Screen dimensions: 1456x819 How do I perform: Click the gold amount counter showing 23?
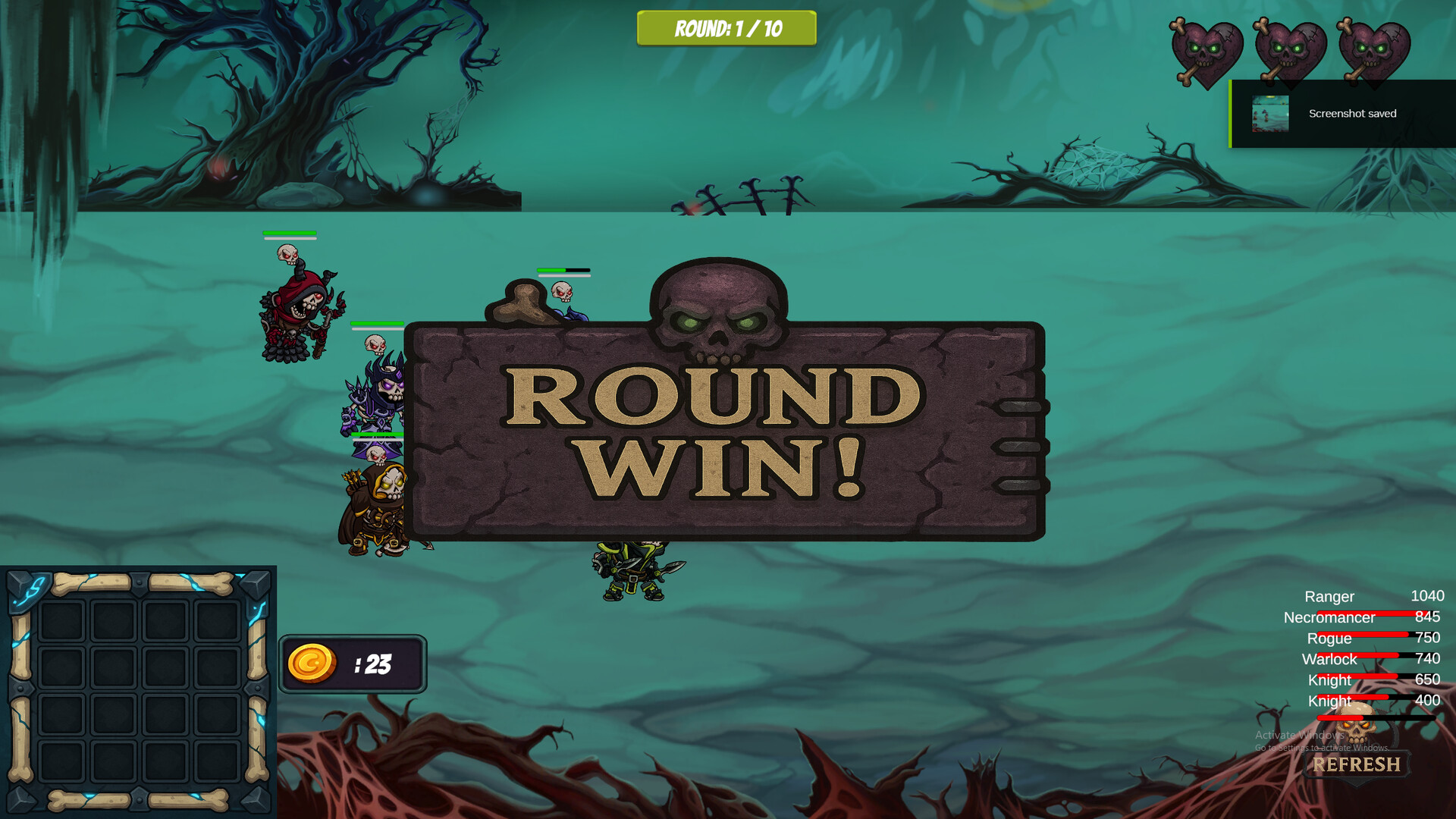tap(375, 664)
